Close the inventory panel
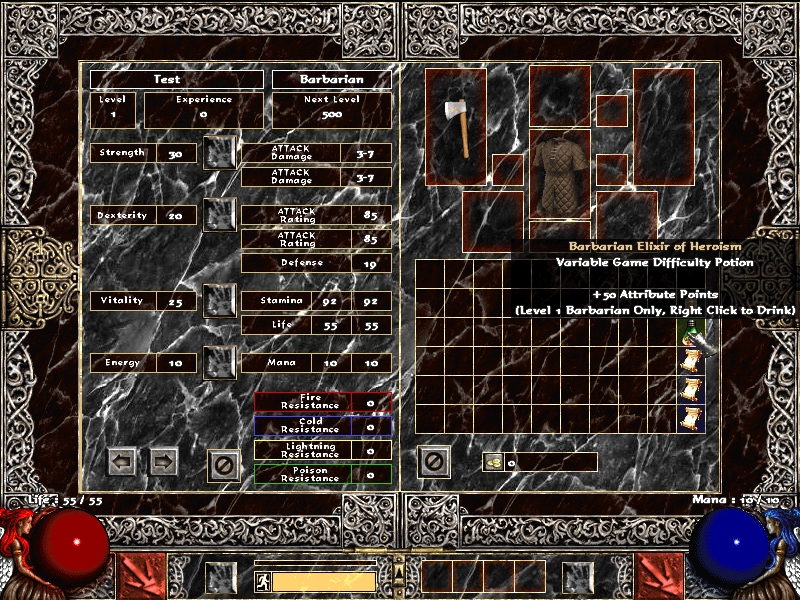The image size is (800, 600). coord(434,461)
